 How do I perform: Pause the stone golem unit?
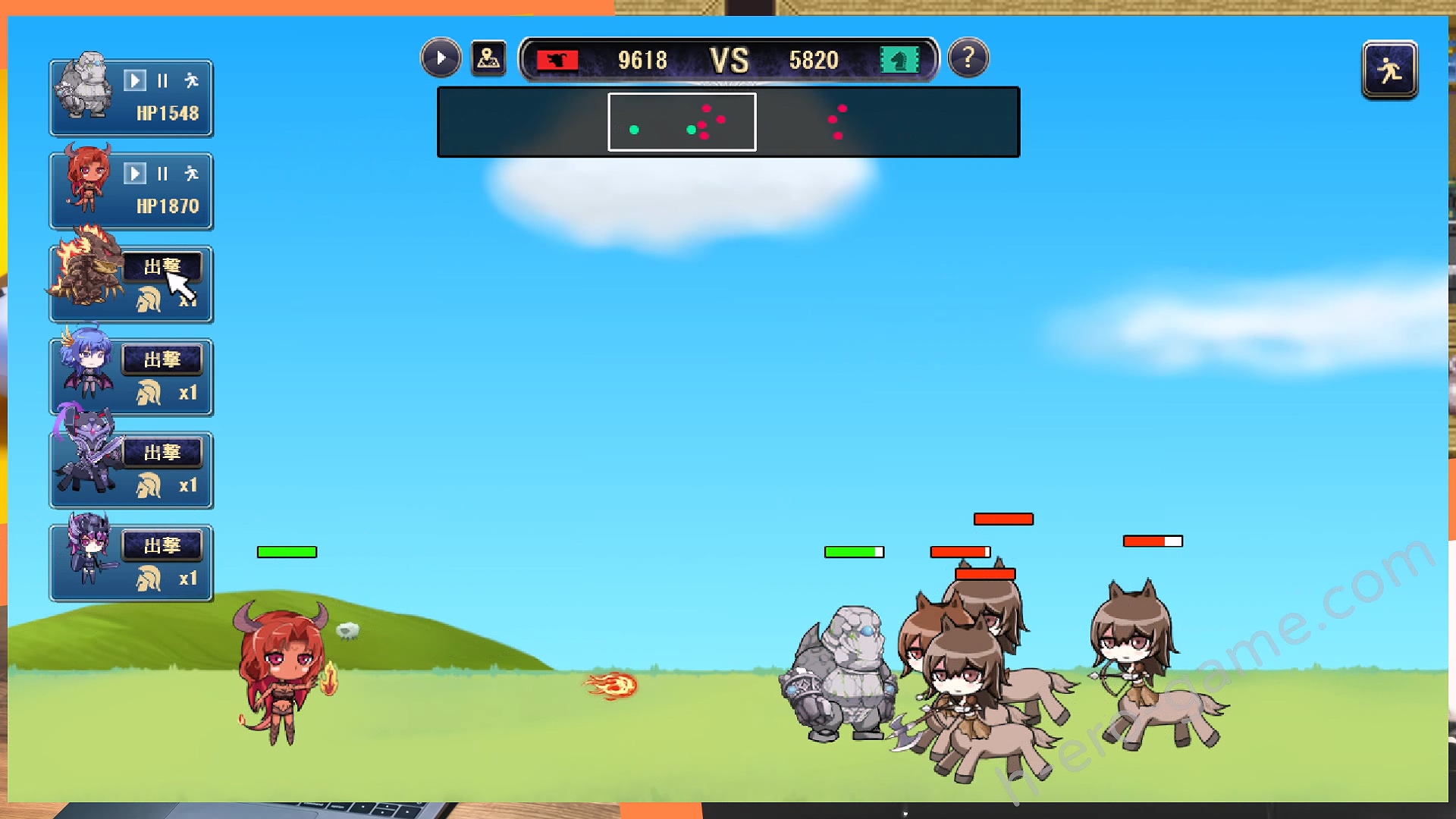pyautogui.click(x=162, y=80)
